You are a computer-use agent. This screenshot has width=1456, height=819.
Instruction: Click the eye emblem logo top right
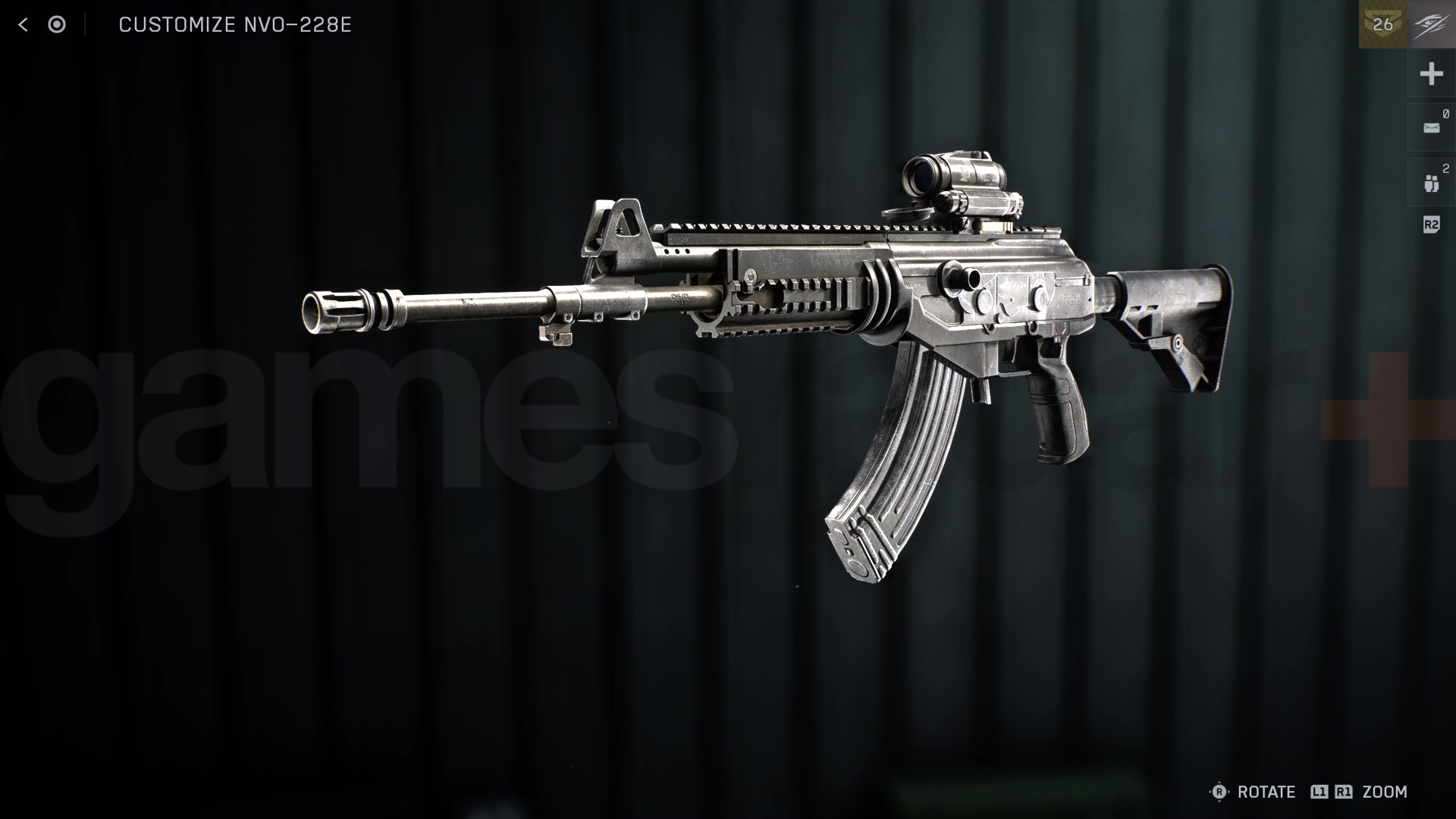tap(1432, 23)
